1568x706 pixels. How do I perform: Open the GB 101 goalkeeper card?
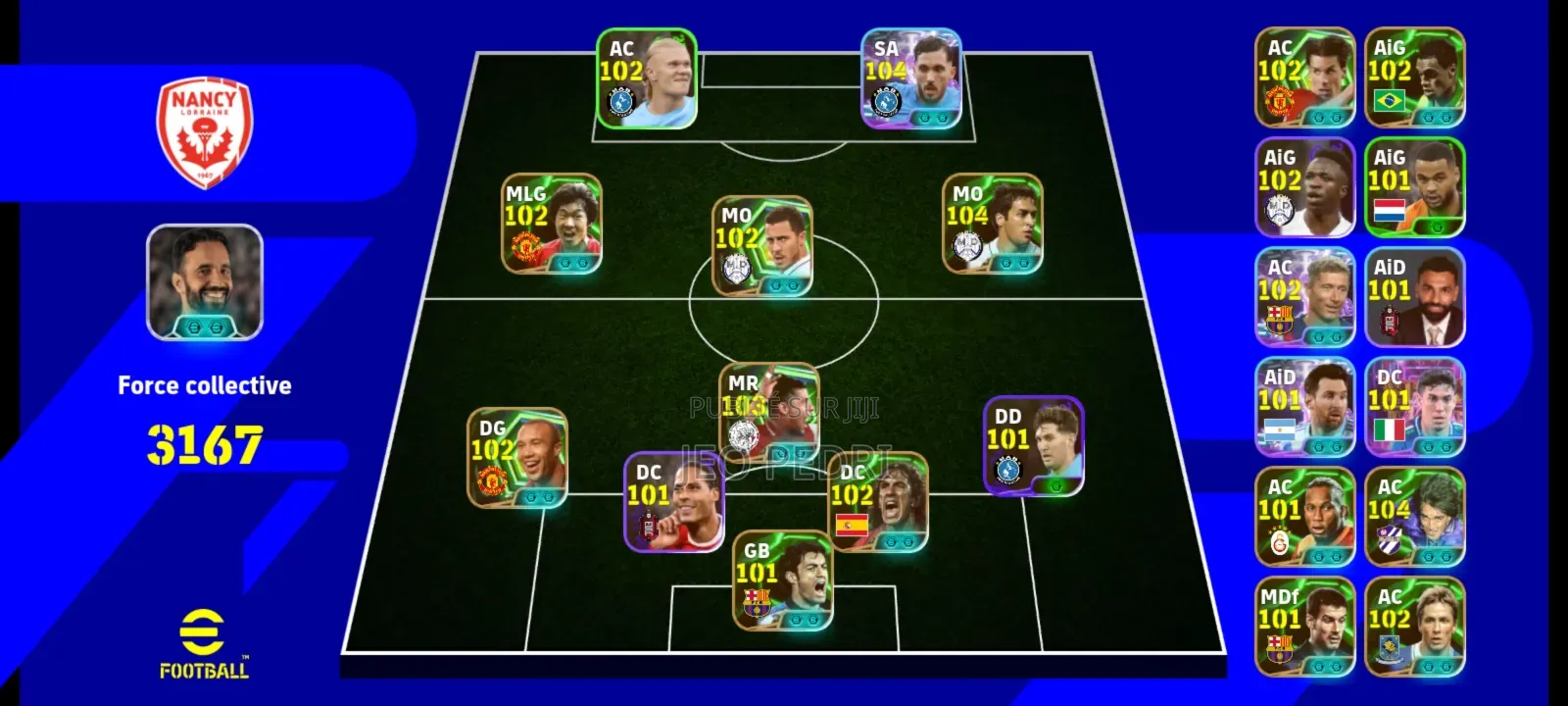coord(783,580)
